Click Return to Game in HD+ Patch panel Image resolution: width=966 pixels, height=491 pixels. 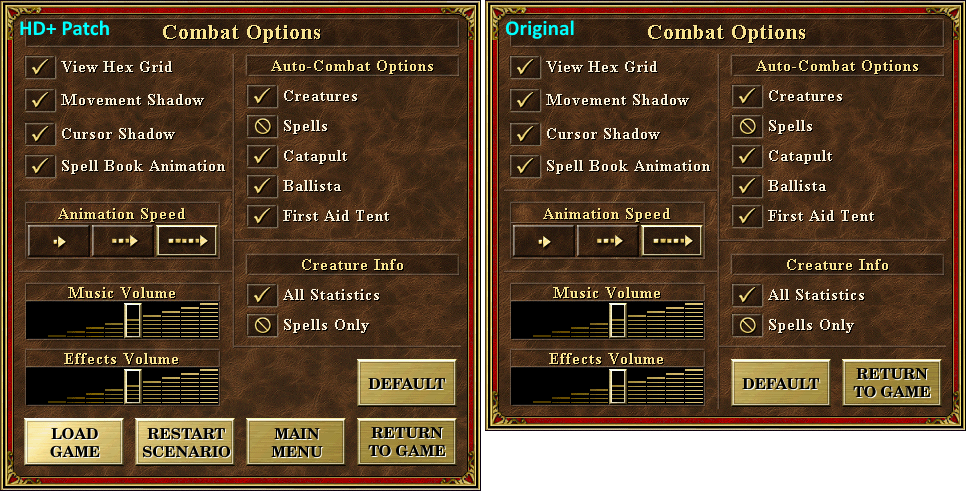click(407, 442)
